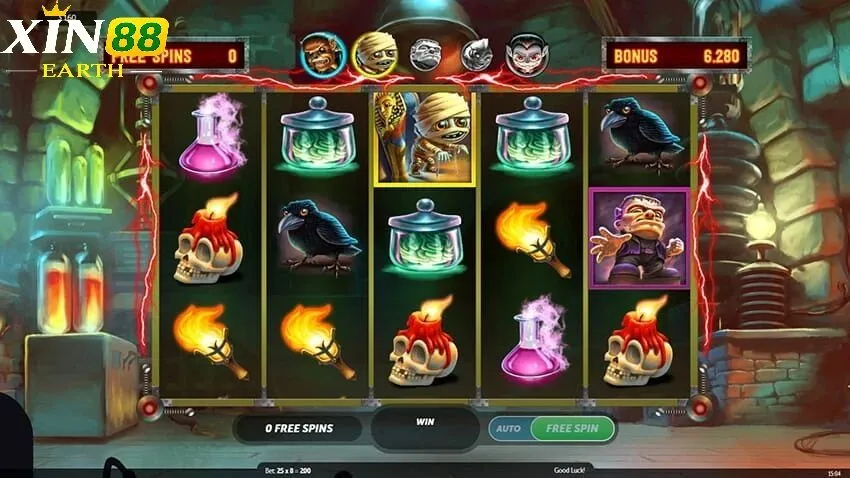This screenshot has height=478, width=850.
Task: Choose the mummy monster icon
Action: click(374, 54)
